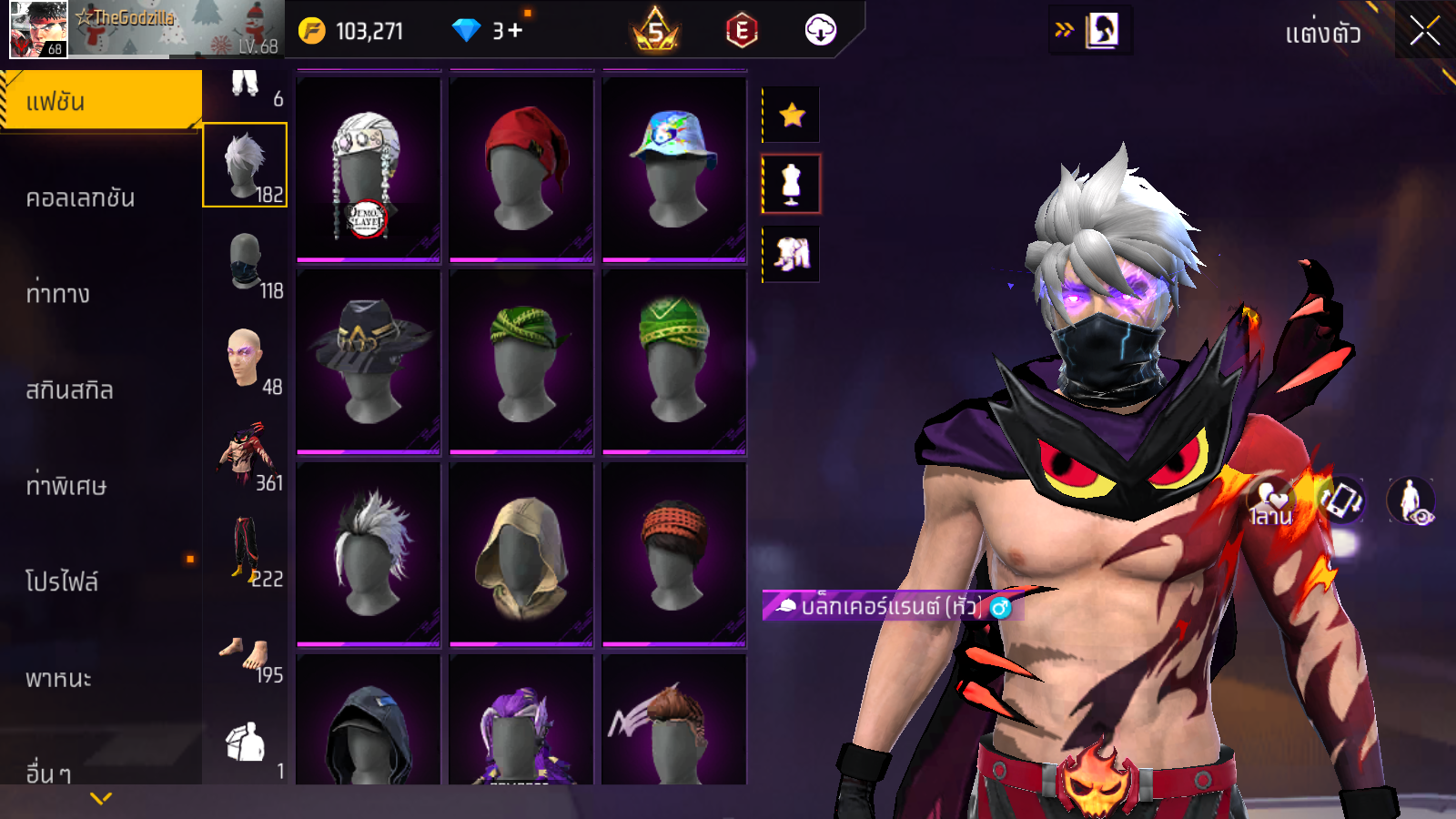Show favorites with the gold star filter
This screenshot has height=819, width=1456.
(x=792, y=115)
